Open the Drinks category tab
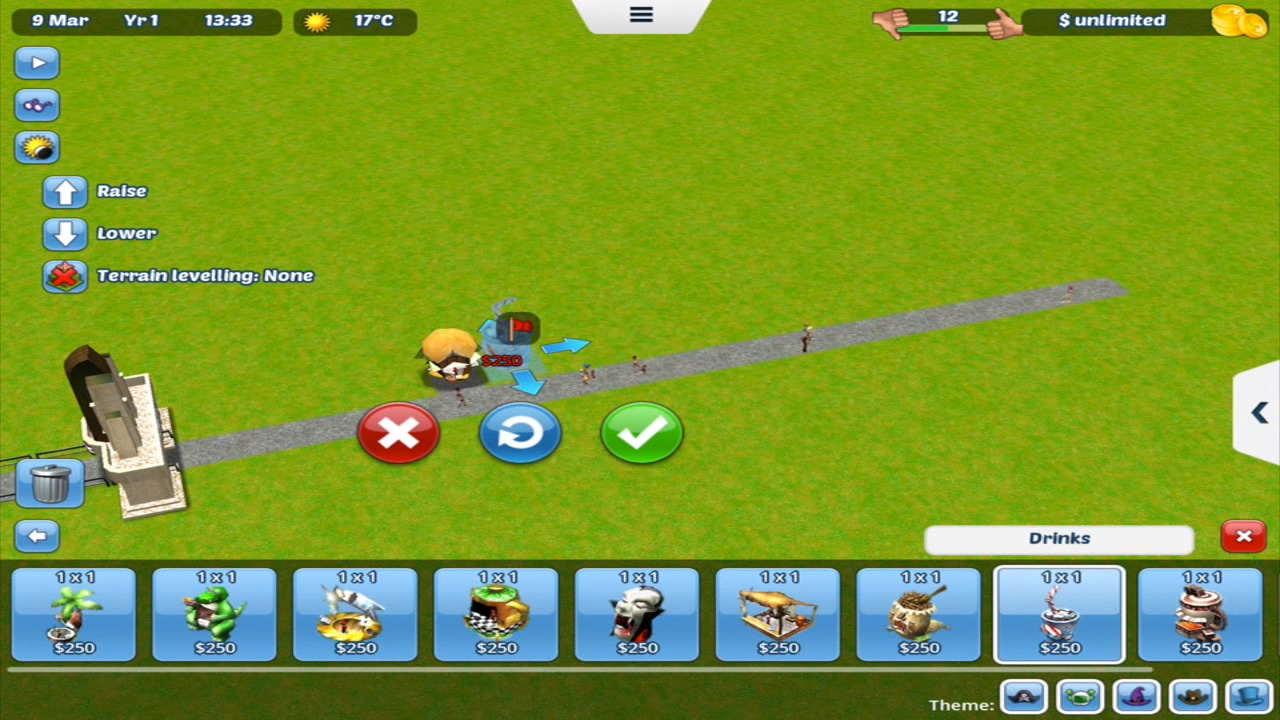The image size is (1280, 720). tap(1059, 538)
